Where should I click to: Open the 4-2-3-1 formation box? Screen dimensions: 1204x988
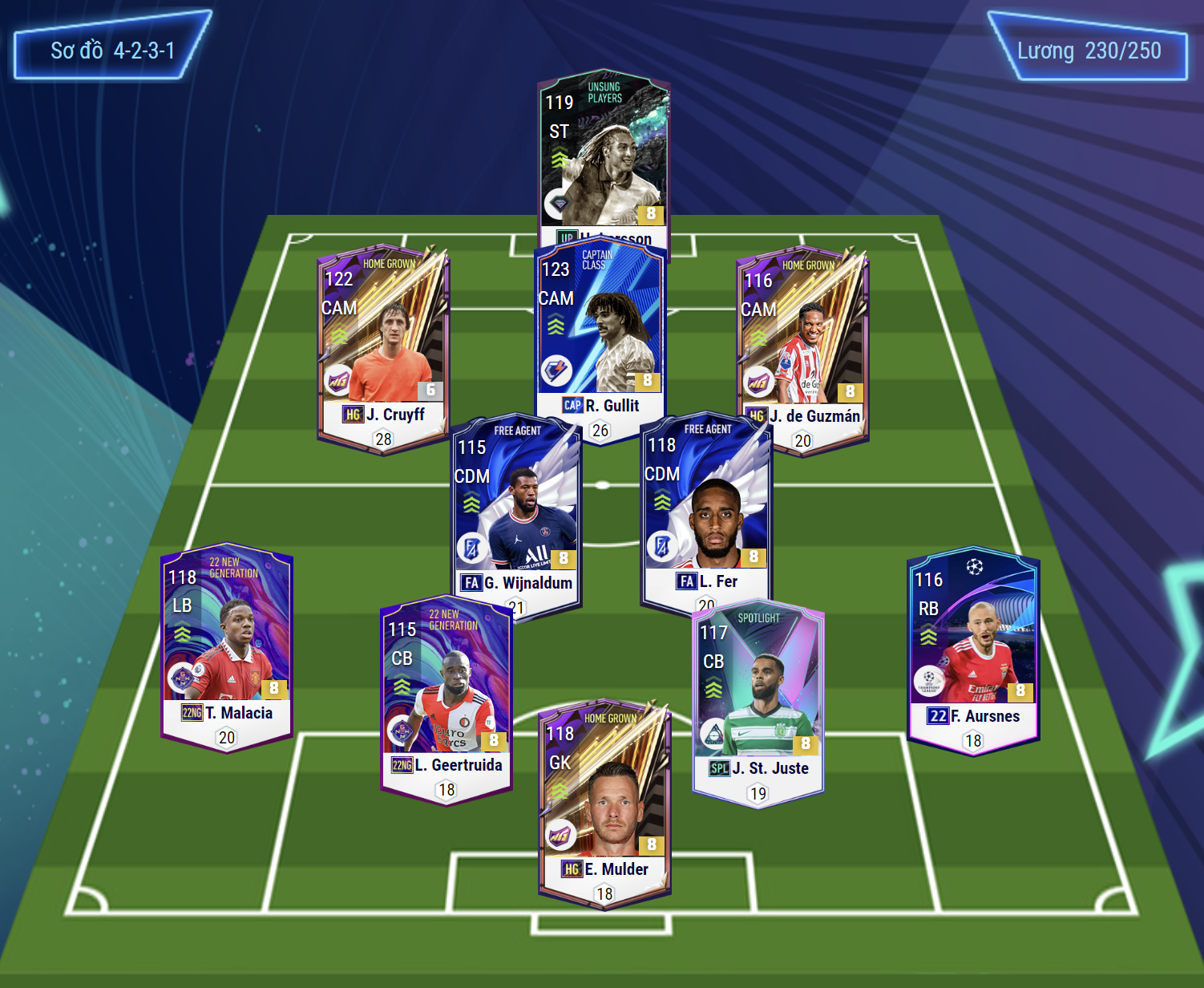tap(112, 50)
